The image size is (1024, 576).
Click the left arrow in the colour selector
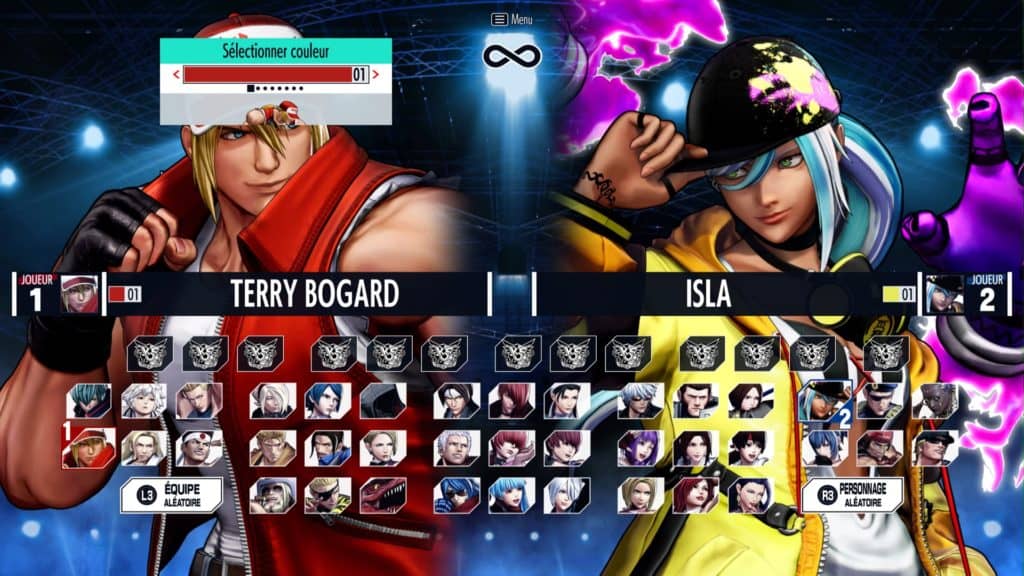pos(177,74)
